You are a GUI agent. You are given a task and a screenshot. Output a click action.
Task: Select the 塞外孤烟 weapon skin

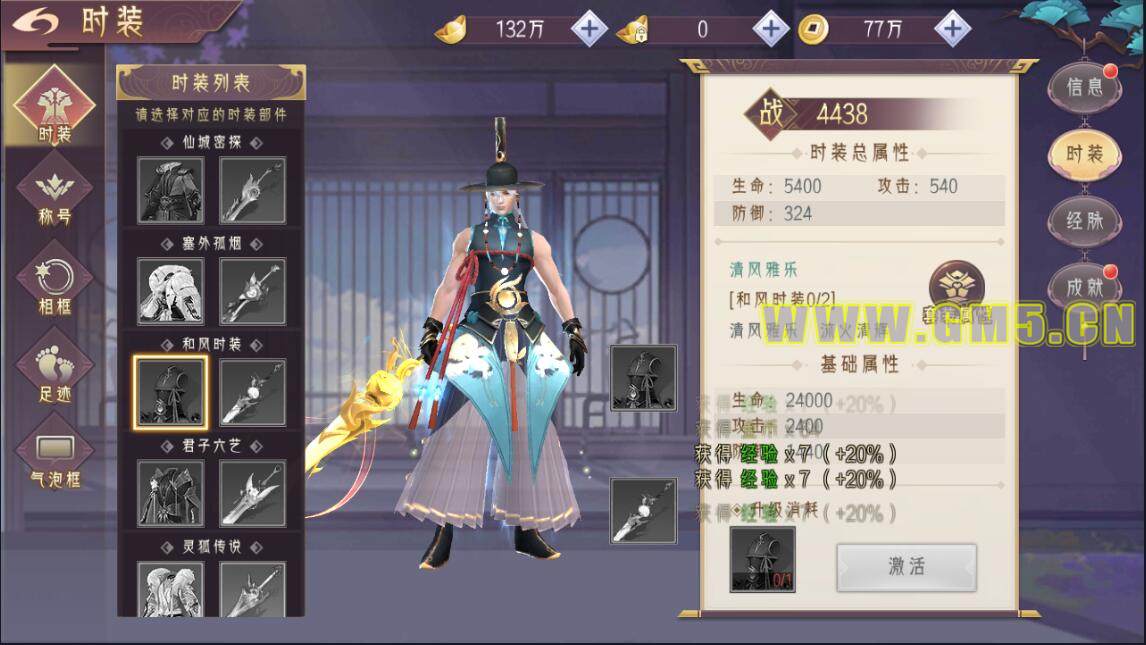pyautogui.click(x=252, y=291)
